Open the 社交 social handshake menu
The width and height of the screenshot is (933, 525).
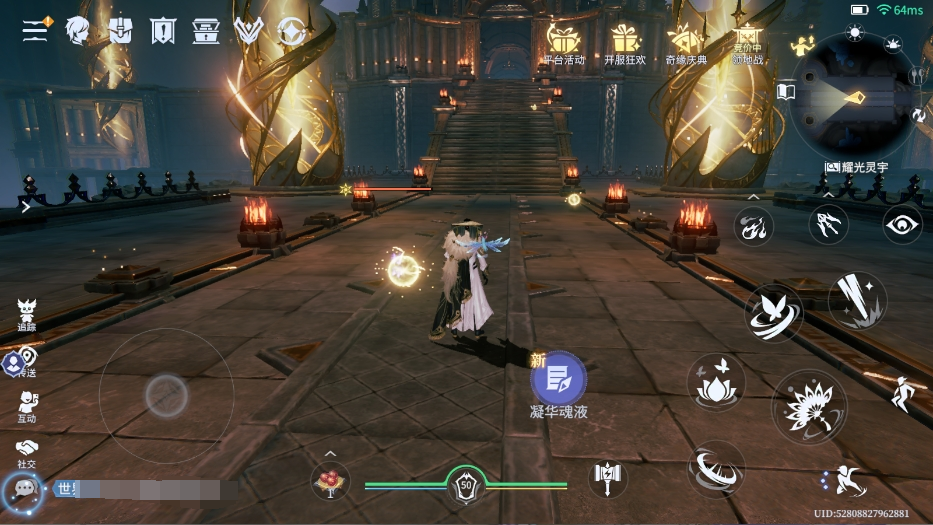point(27,451)
